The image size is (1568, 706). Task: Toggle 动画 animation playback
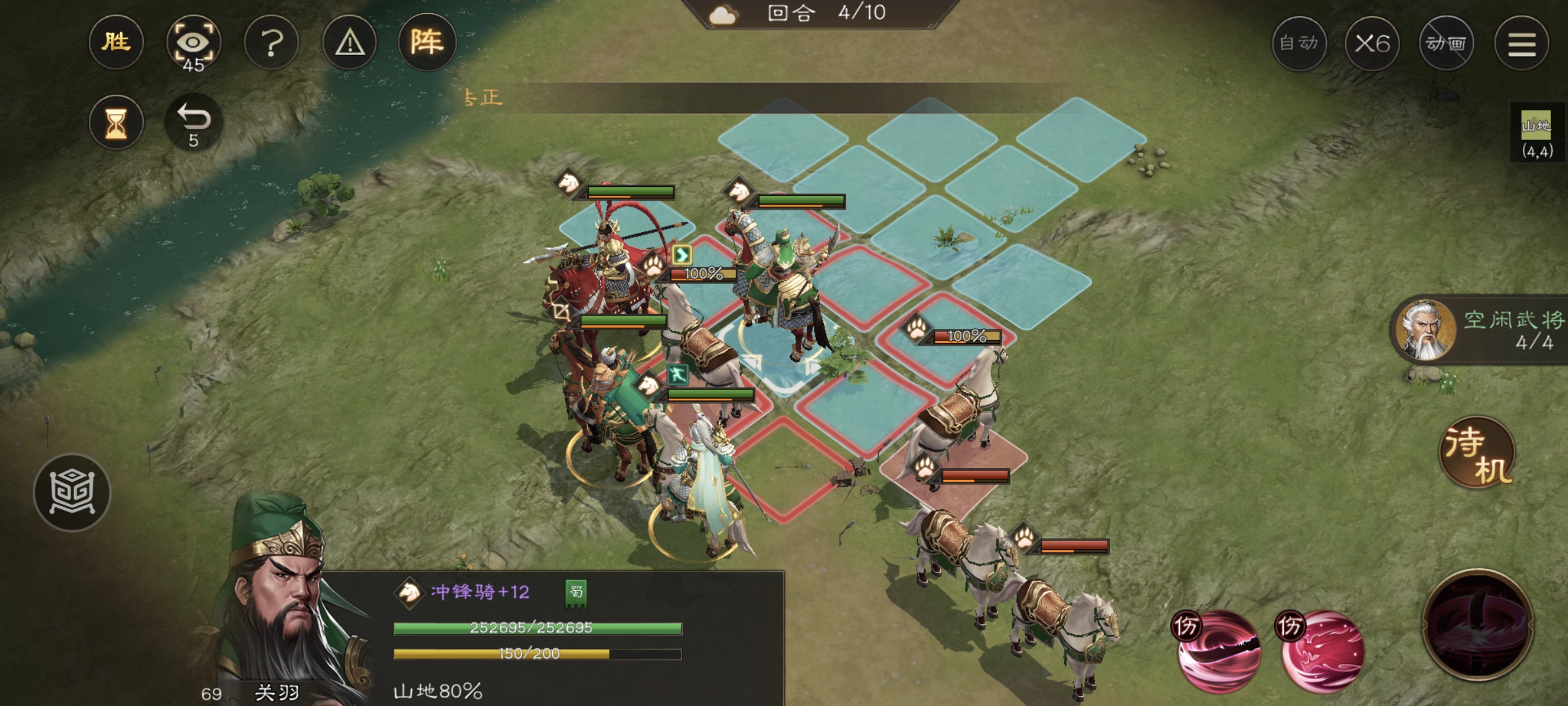[1447, 42]
